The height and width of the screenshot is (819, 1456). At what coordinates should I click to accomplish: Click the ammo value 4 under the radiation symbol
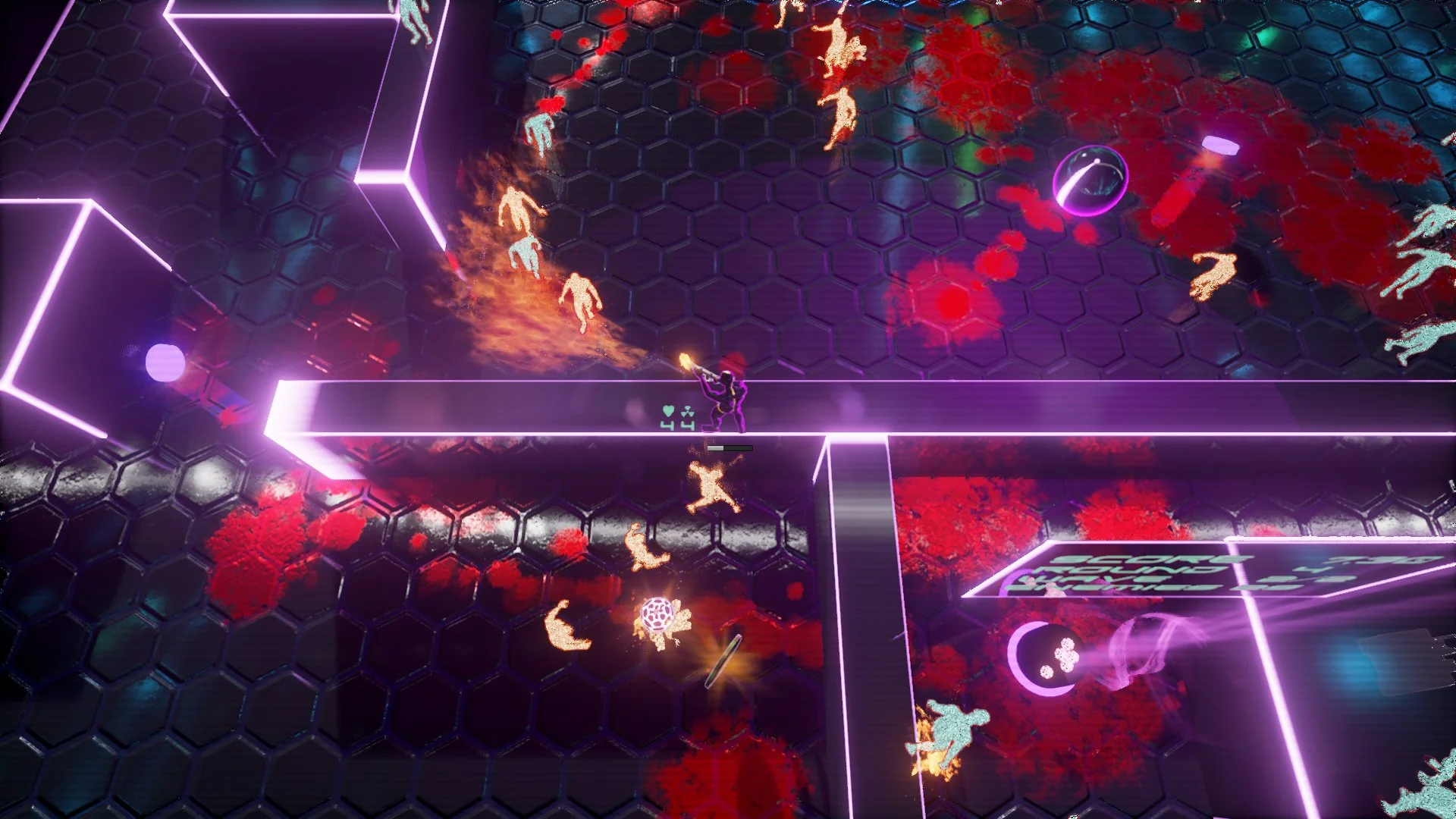click(x=688, y=425)
